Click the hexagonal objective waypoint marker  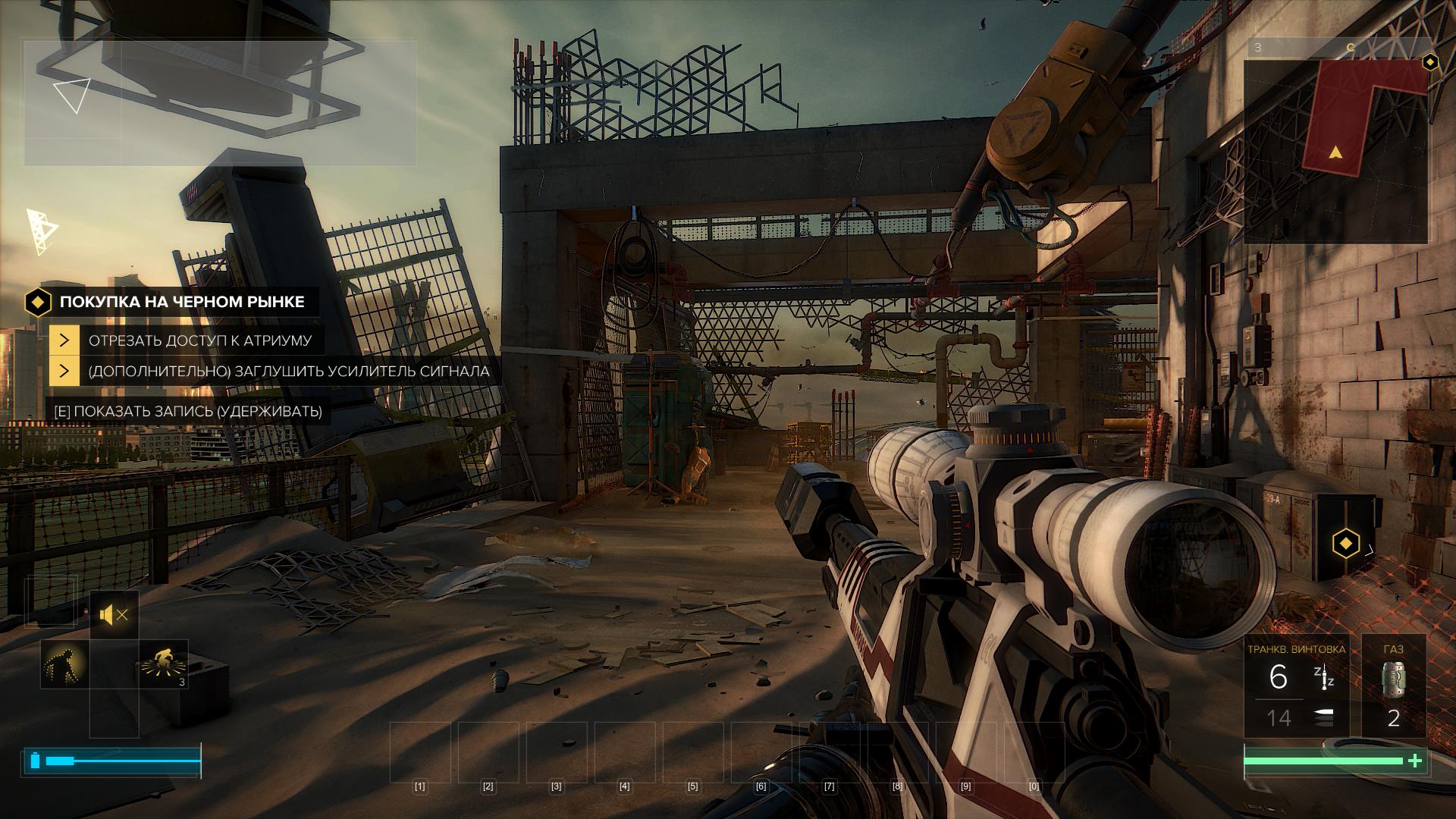(1345, 544)
